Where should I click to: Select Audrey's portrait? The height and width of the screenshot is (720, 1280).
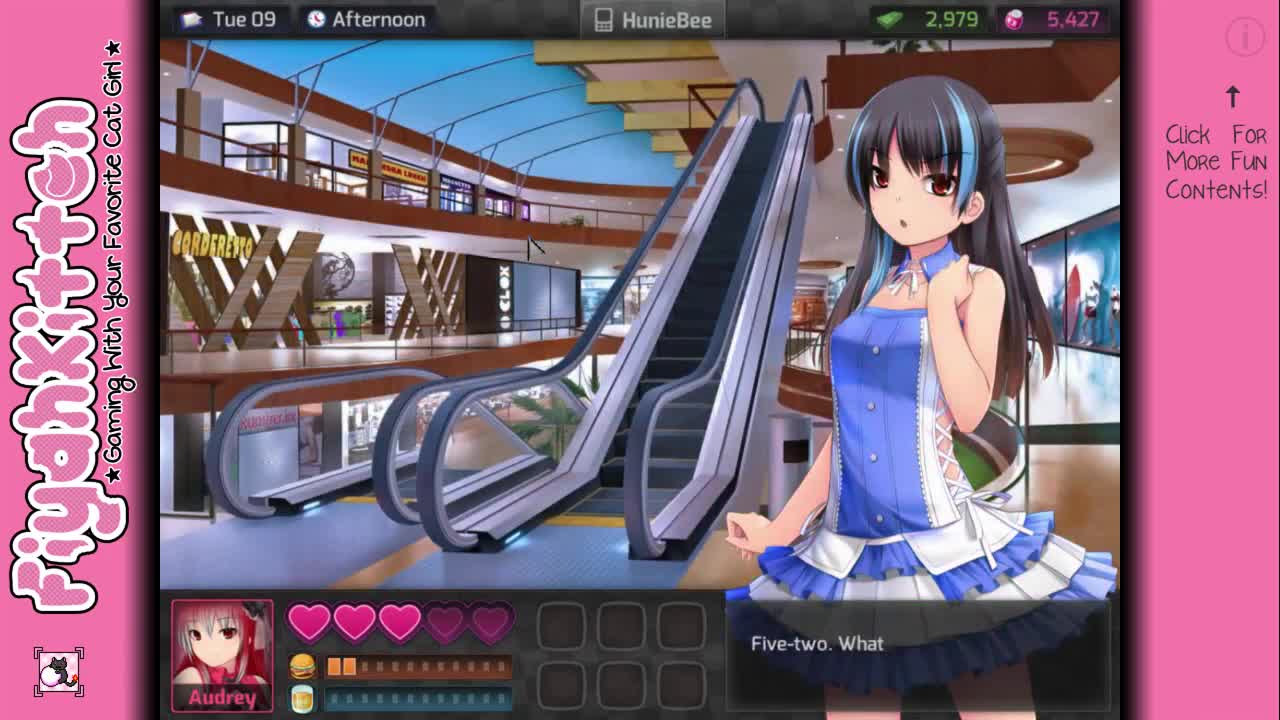[x=222, y=655]
